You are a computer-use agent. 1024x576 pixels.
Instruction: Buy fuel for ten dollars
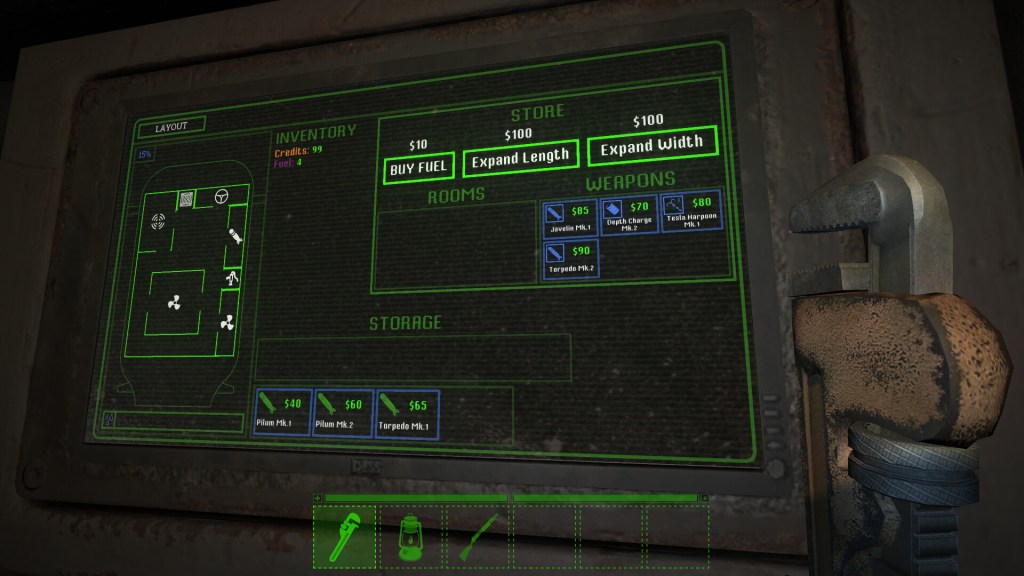[417, 168]
